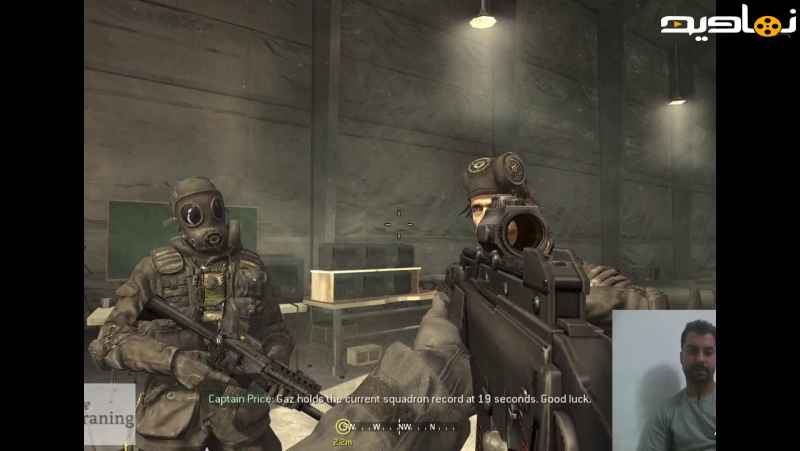Open the Namavid logo watermark
Screen dimensions: 800x451
[x=728, y=24]
